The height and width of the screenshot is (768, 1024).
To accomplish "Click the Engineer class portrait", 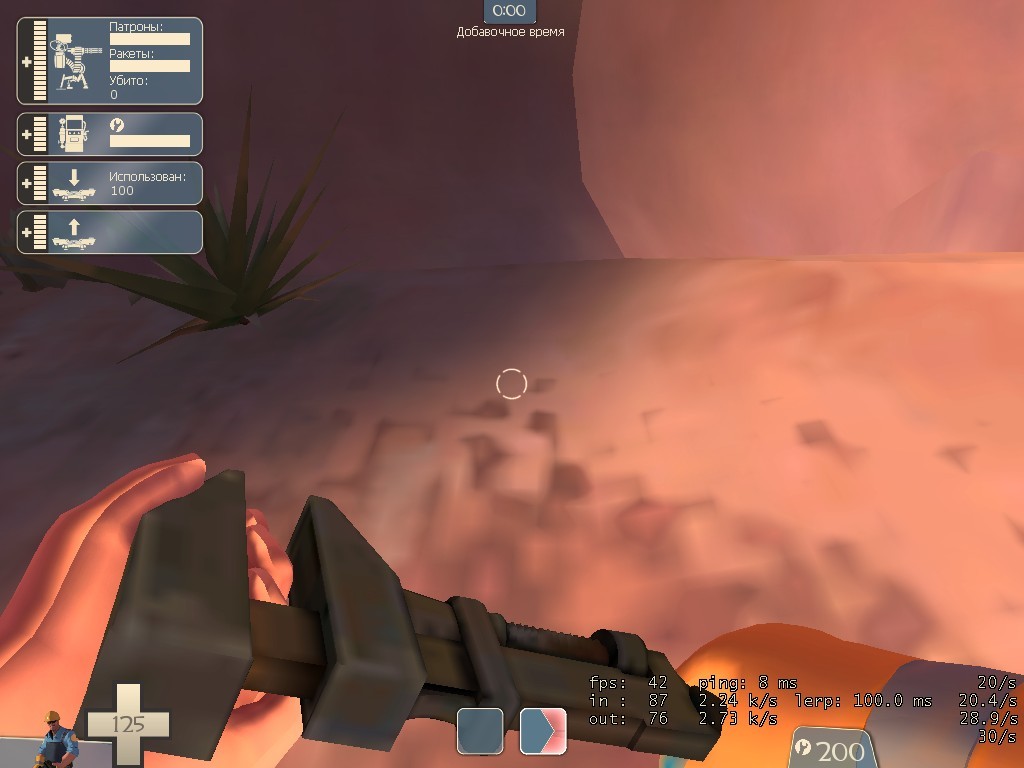I will point(53,739).
